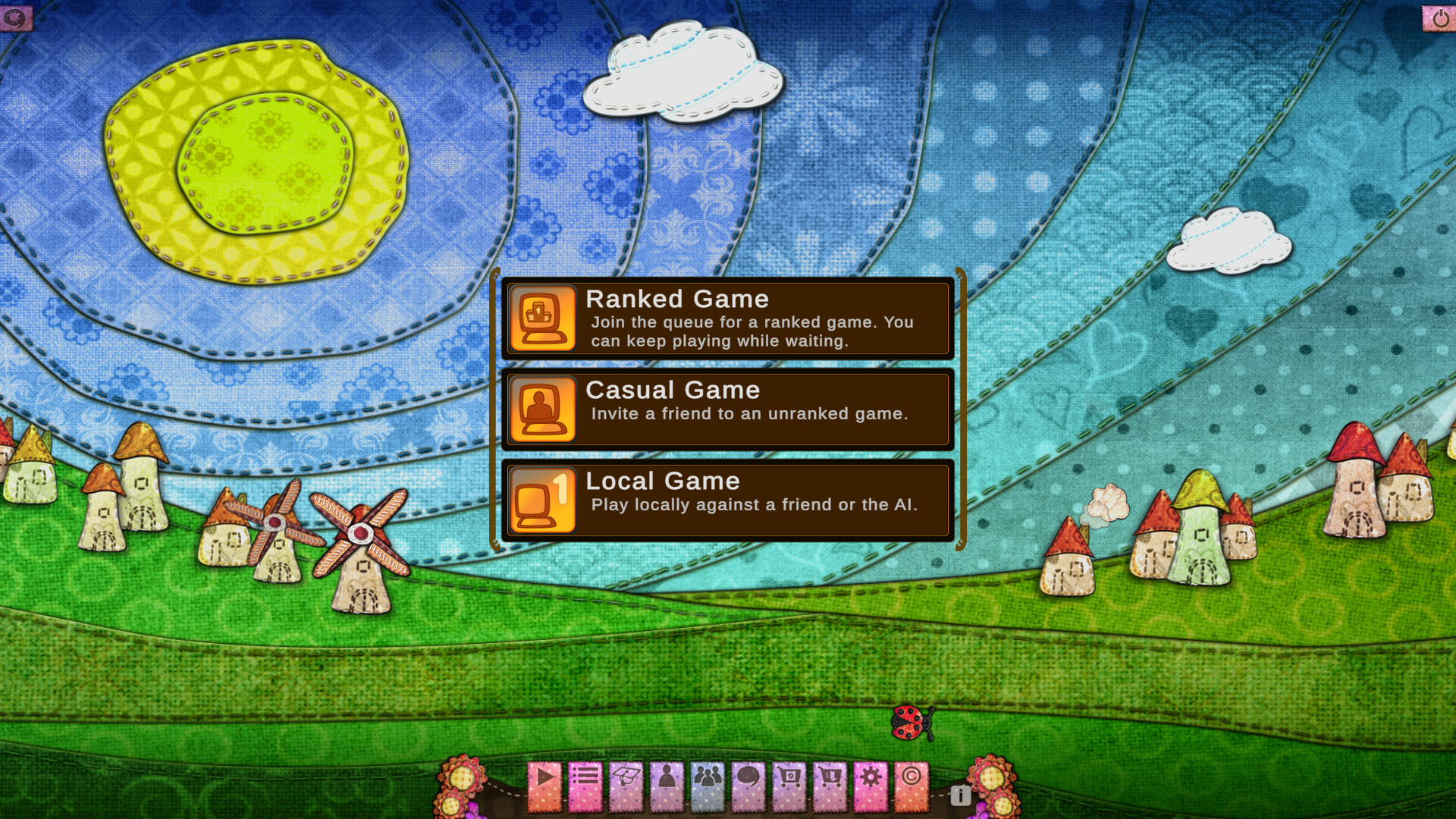The width and height of the screenshot is (1456, 819).
Task: Open the rules list icon
Action: click(x=585, y=785)
